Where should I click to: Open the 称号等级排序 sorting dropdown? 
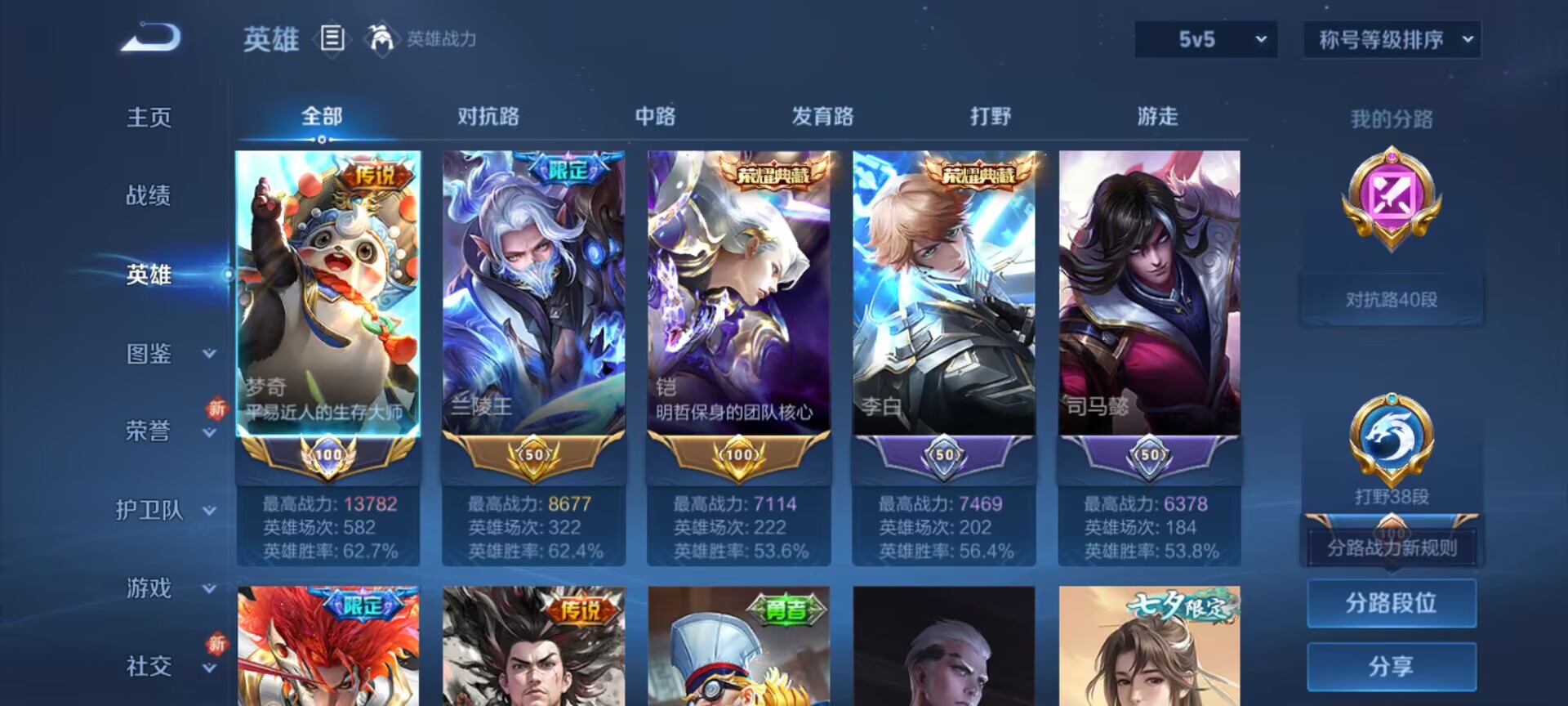(x=1391, y=39)
